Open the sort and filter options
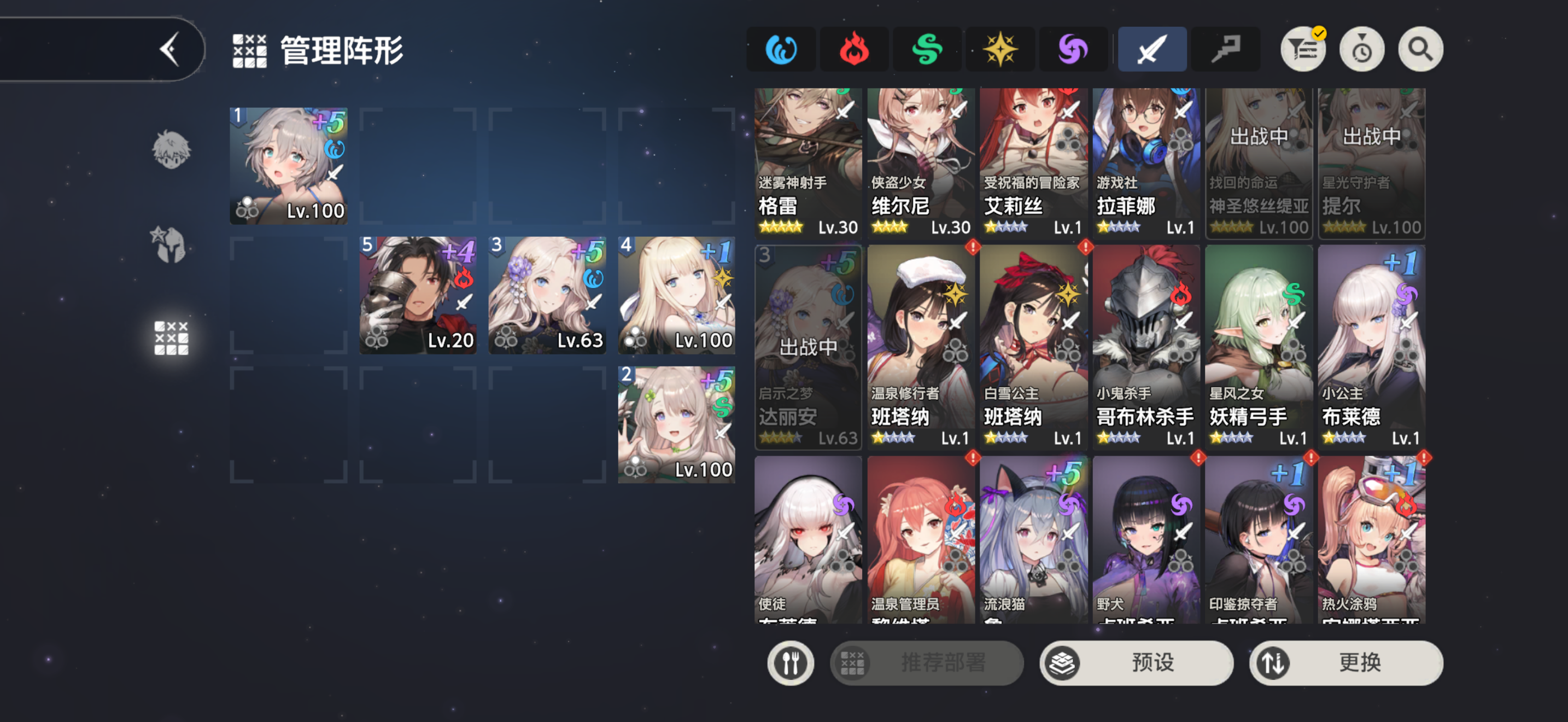Screen dimensions: 1568x722 coord(1303,49)
